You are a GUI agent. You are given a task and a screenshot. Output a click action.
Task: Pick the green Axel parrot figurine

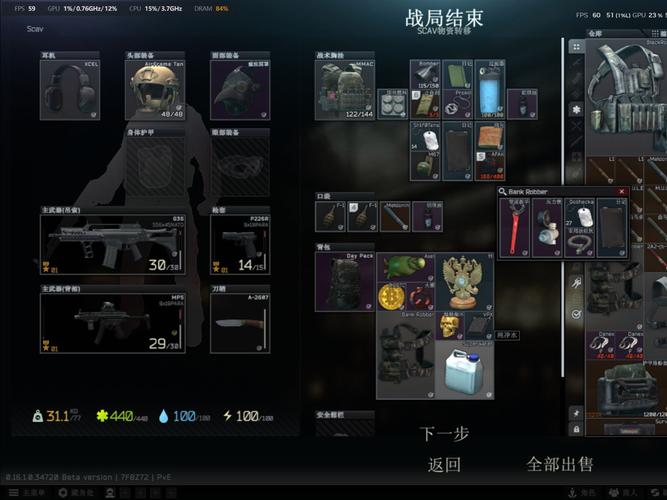(404, 267)
